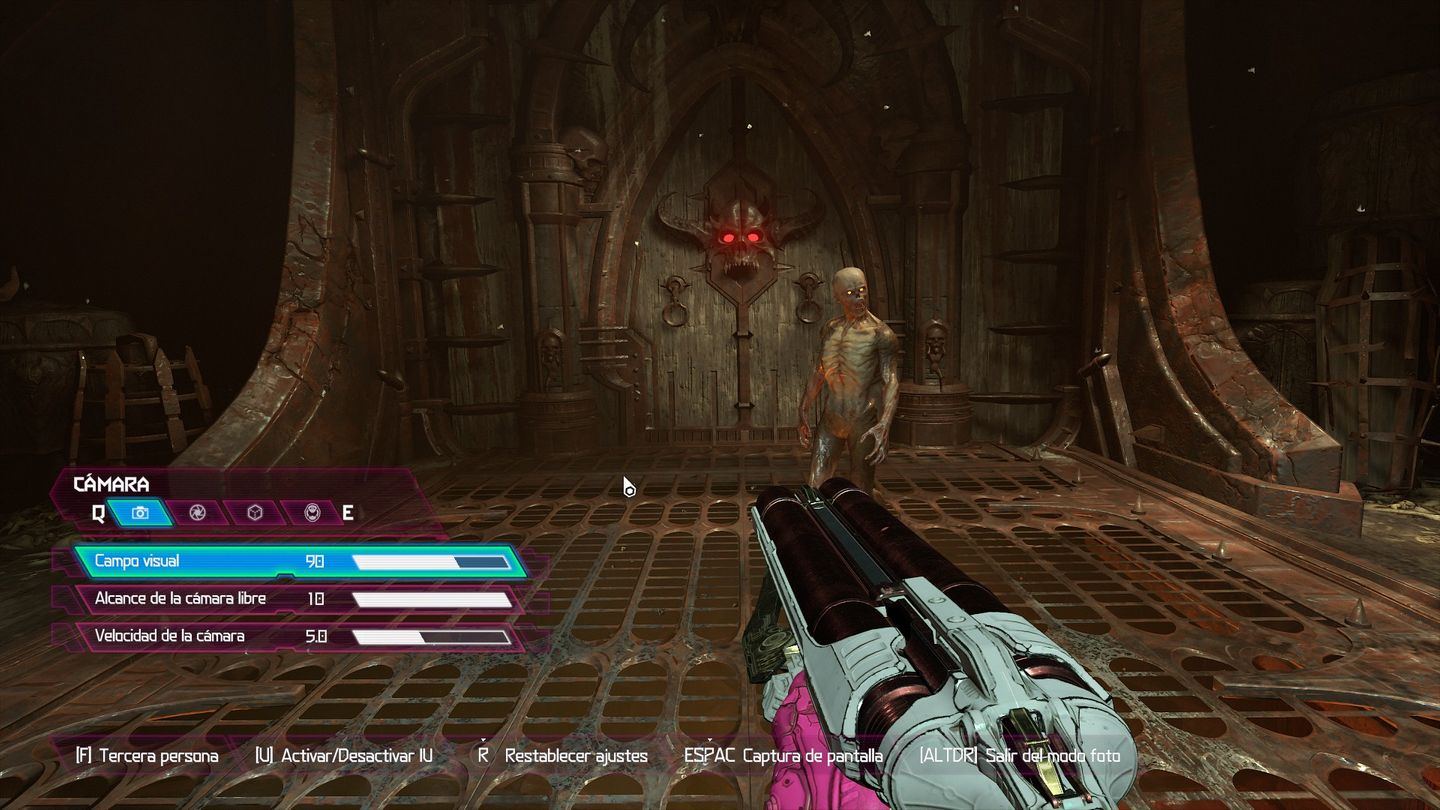The width and height of the screenshot is (1440, 810).
Task: Adjust the Campo visual slider
Action: [430, 561]
